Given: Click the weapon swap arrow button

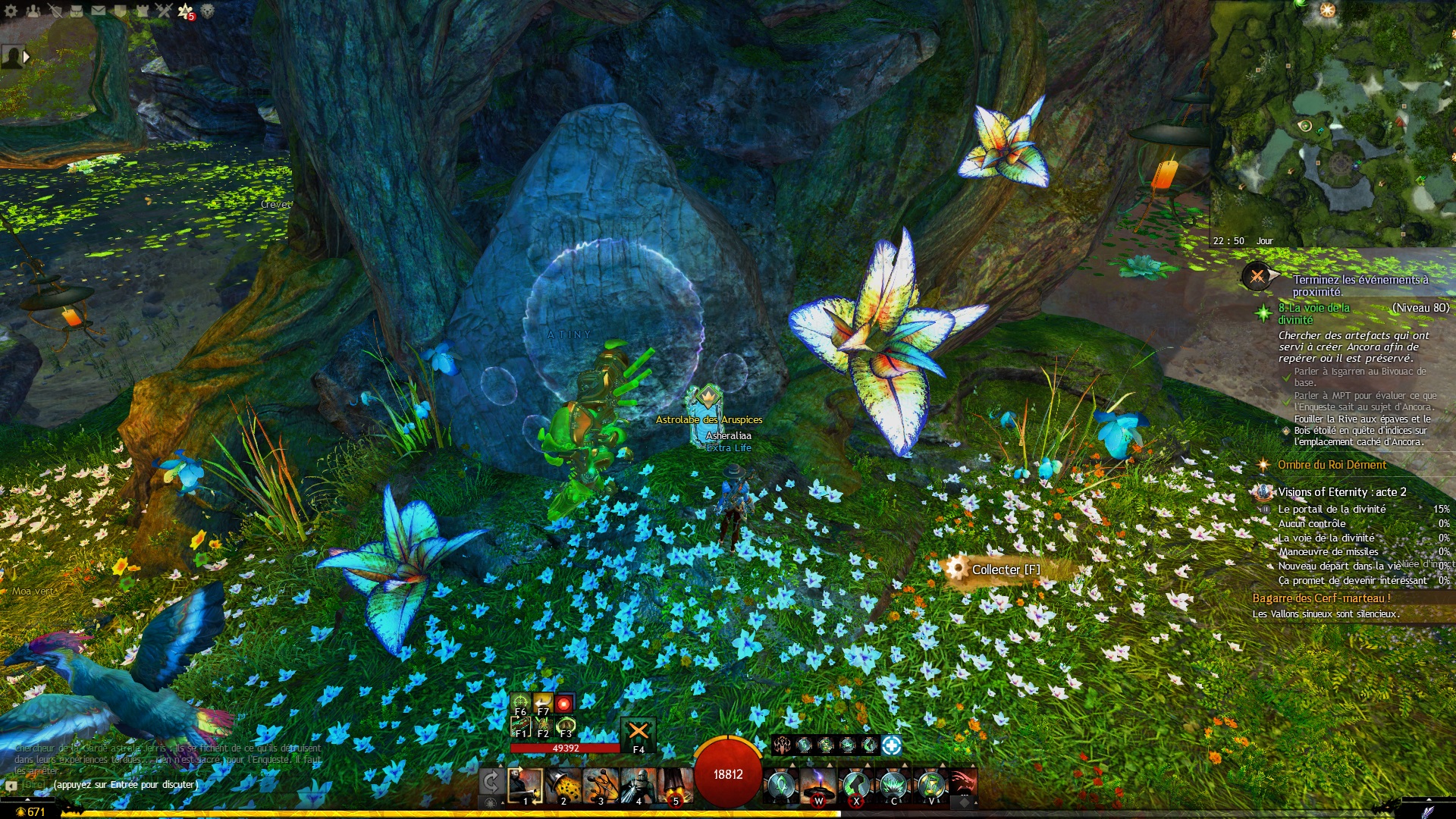Looking at the screenshot, I should (491, 781).
